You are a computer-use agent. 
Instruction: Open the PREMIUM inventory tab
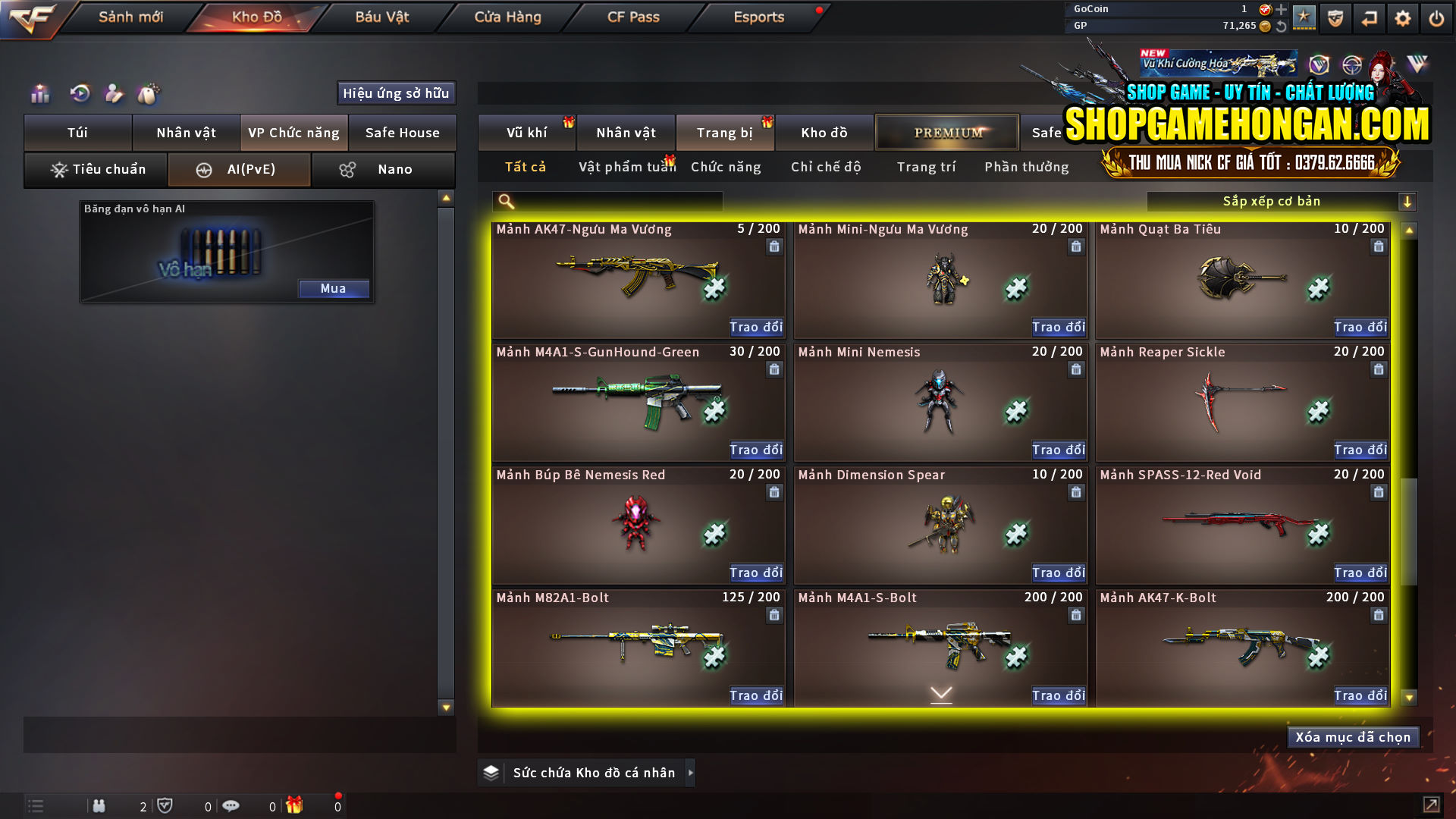(x=946, y=132)
